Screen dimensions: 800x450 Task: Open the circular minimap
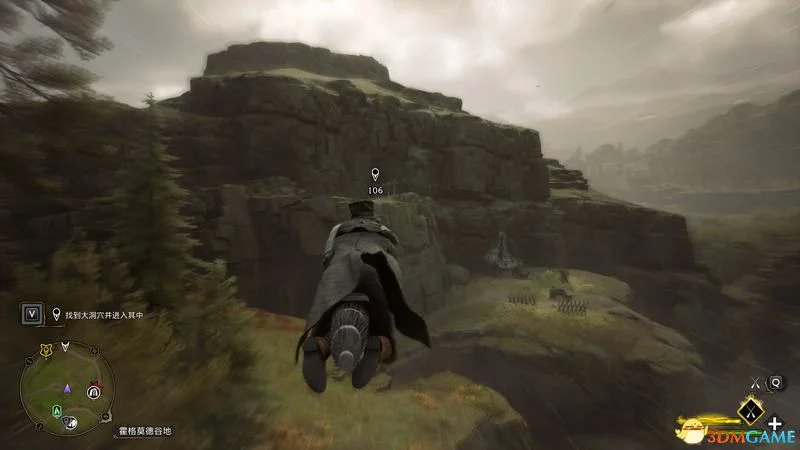tap(68, 388)
